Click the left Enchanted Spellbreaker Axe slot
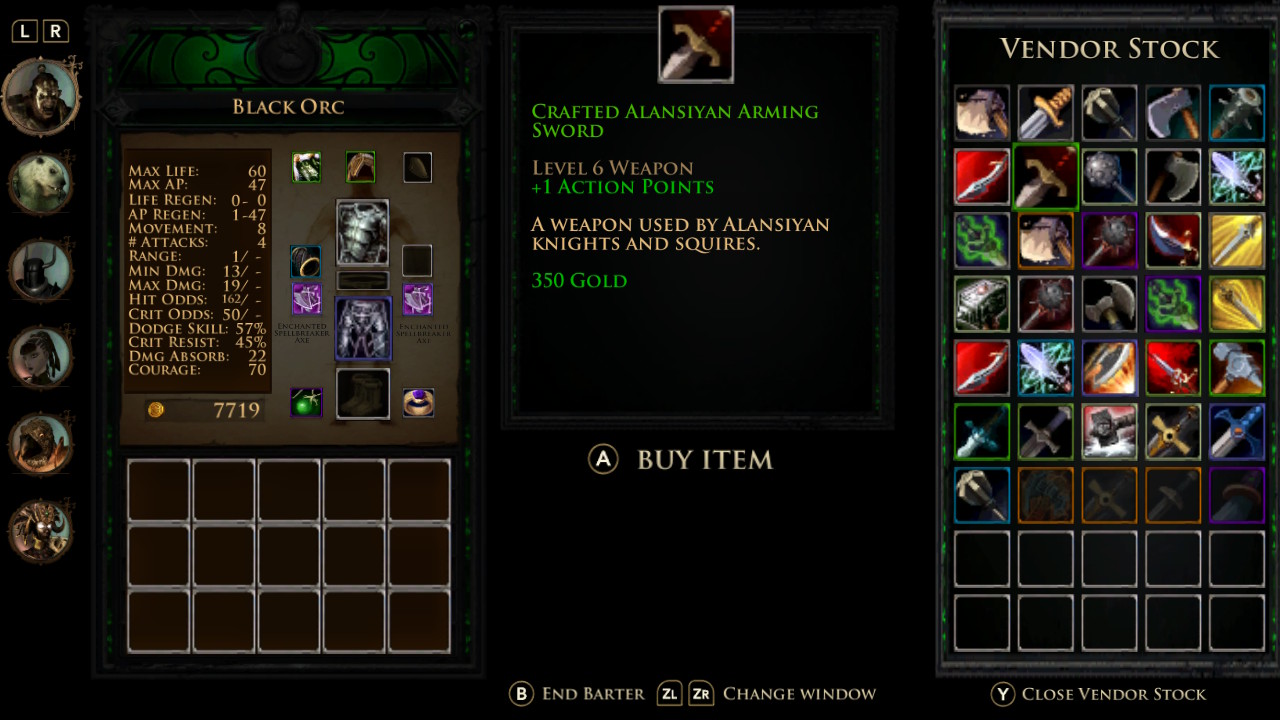The height and width of the screenshot is (720, 1280). pos(306,301)
